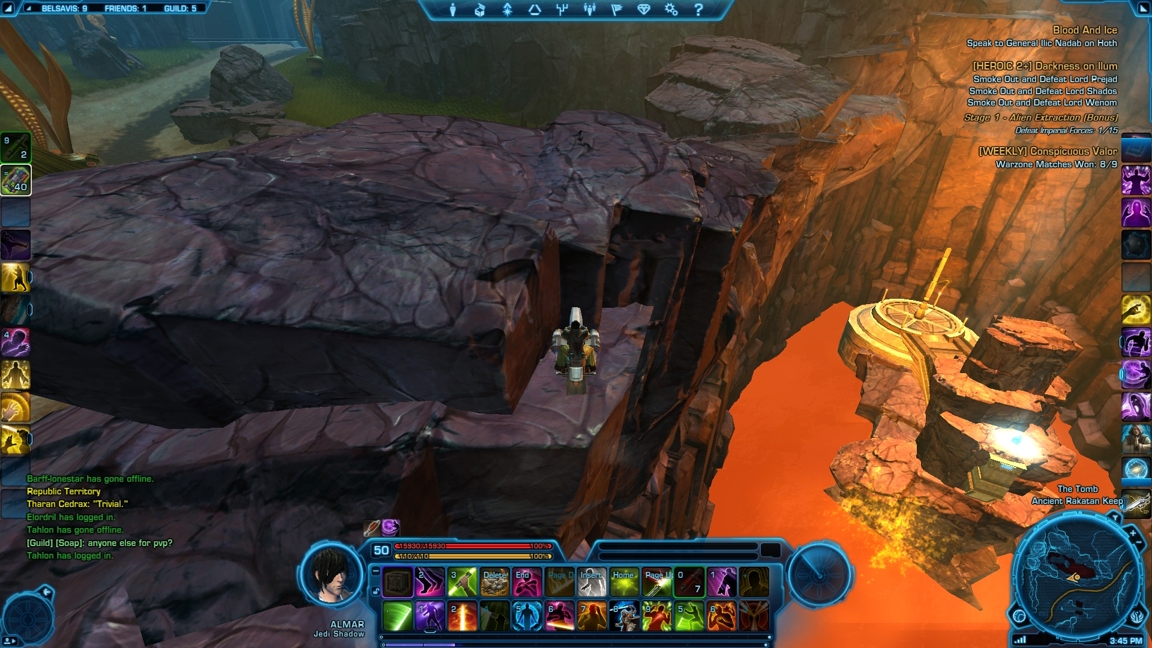Open the inventory crate icon in the top menu

(x=480, y=10)
